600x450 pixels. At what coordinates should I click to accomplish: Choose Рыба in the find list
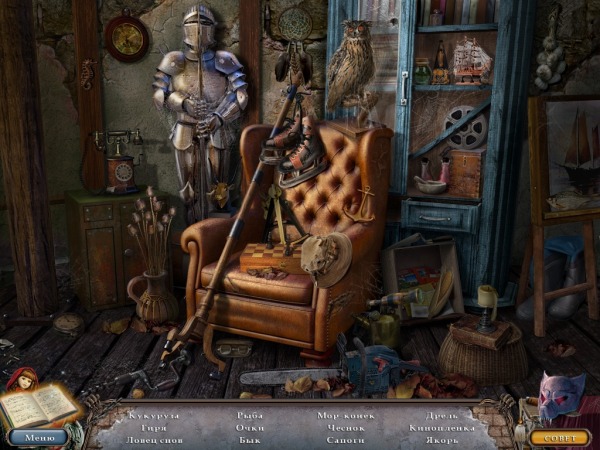[x=251, y=414]
